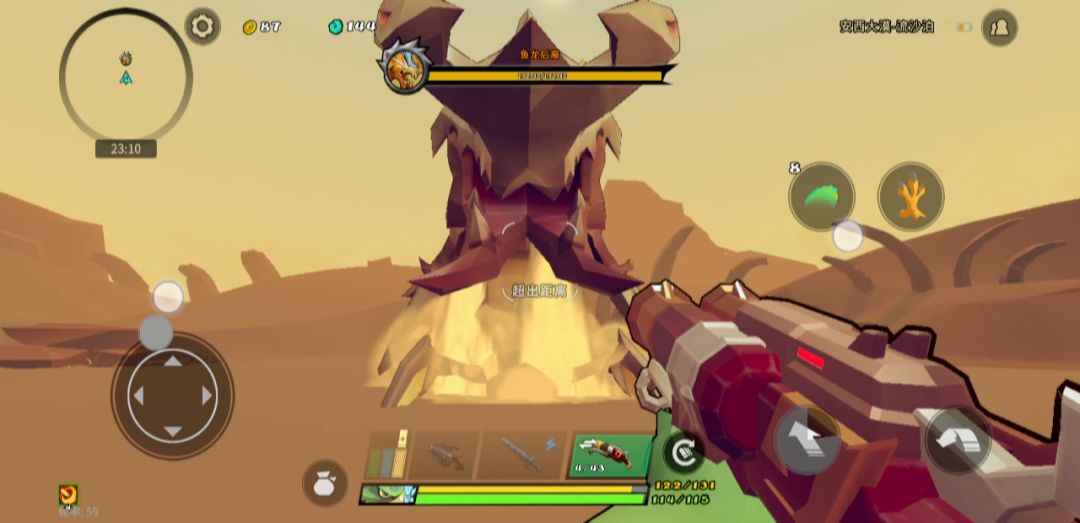Tap the buff status icon
Viewport: 1080px width, 523px height.
click(68, 494)
